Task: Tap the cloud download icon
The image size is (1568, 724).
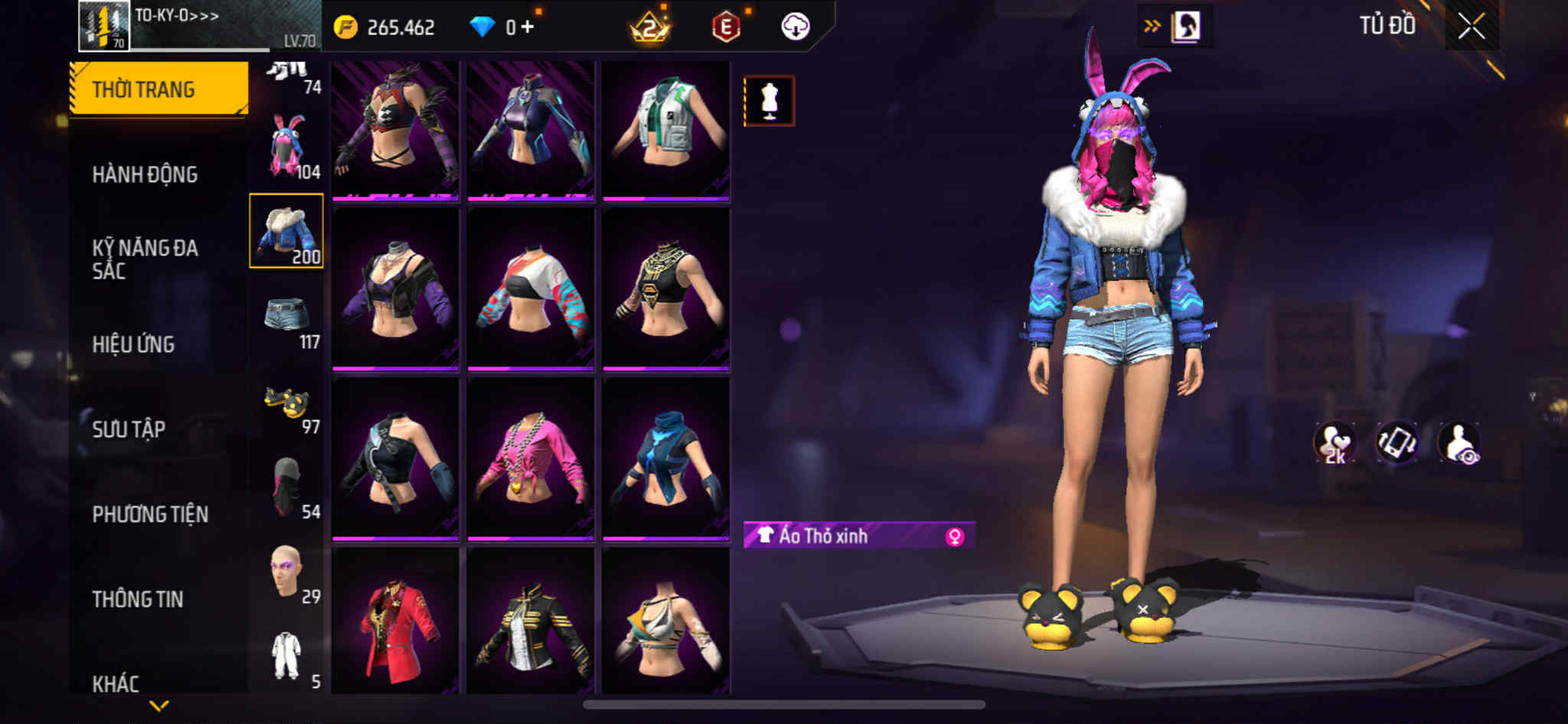Action: point(795,27)
